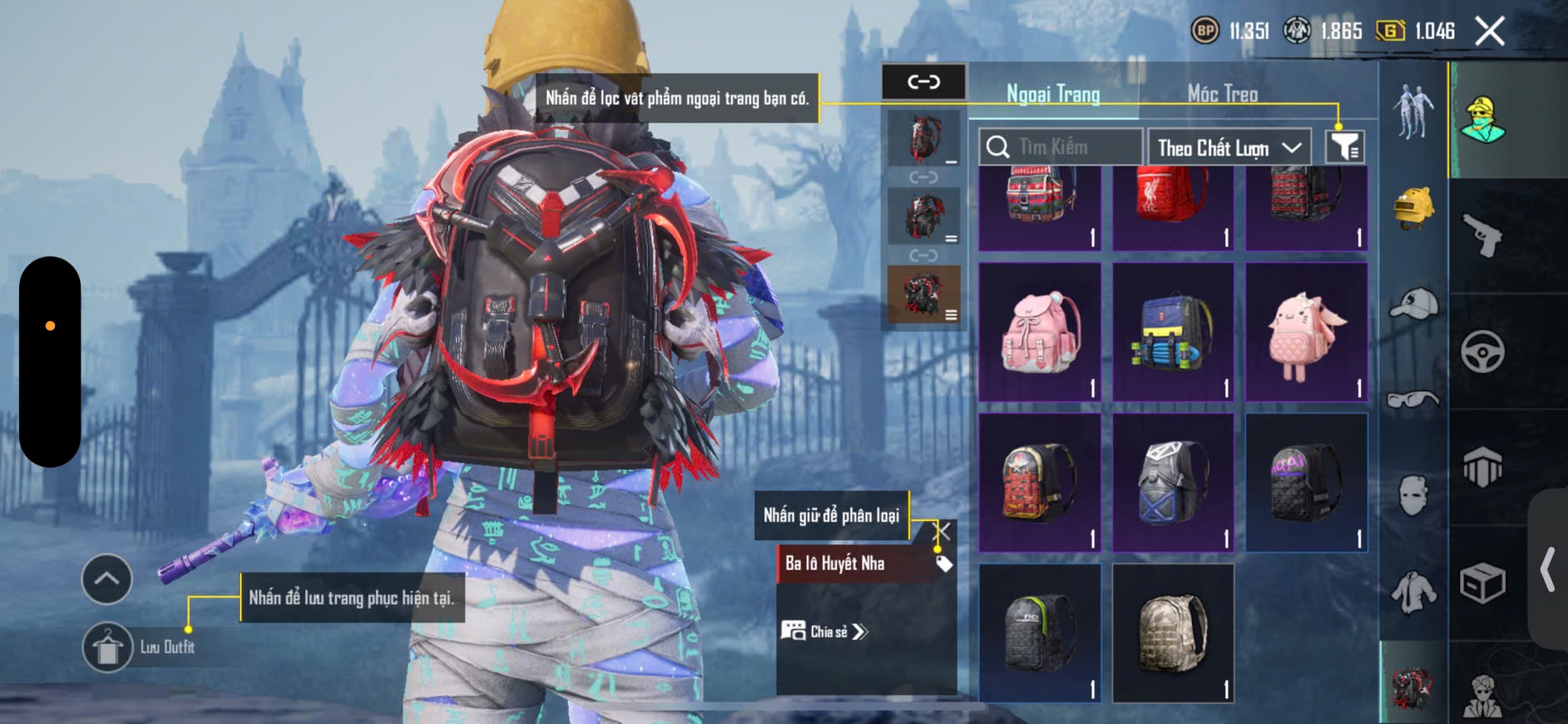Select the tan camouflage backpack
The height and width of the screenshot is (724, 1568).
point(1173,632)
